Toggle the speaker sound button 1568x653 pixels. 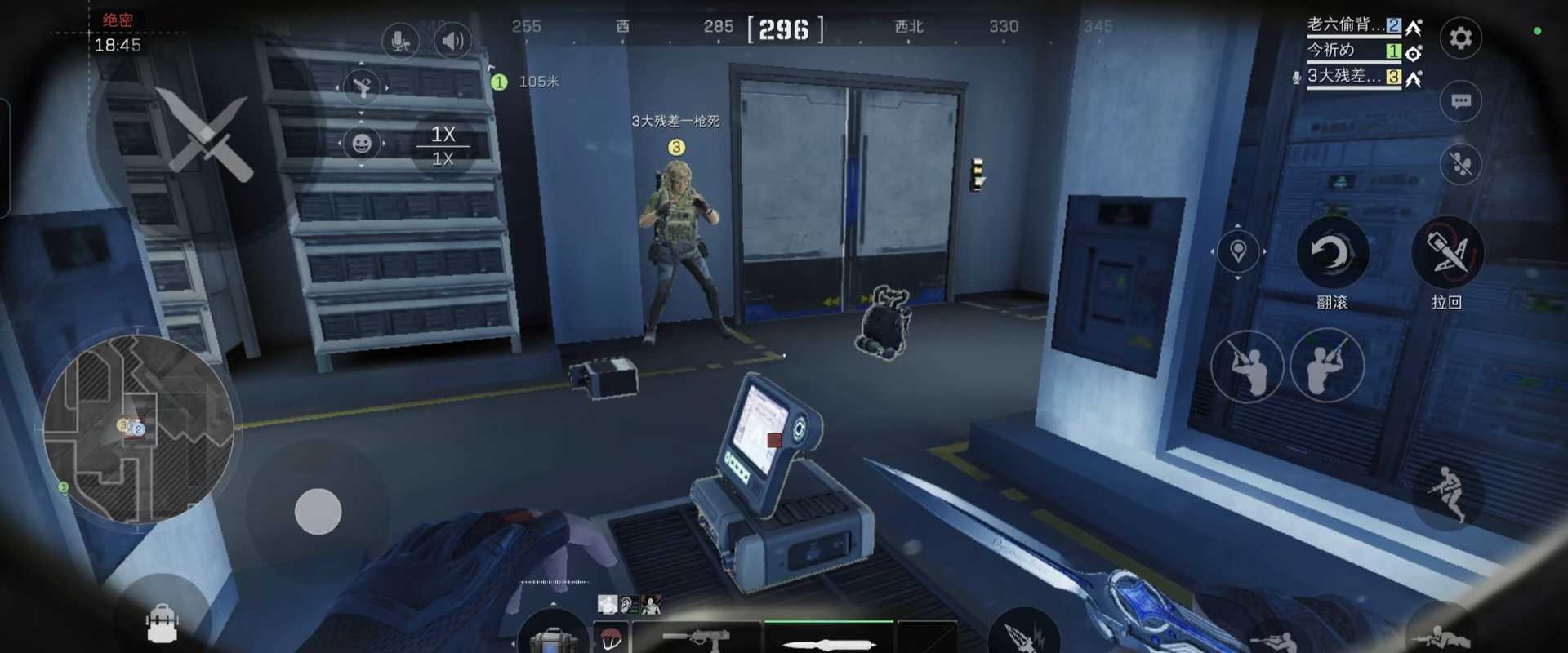[452, 41]
